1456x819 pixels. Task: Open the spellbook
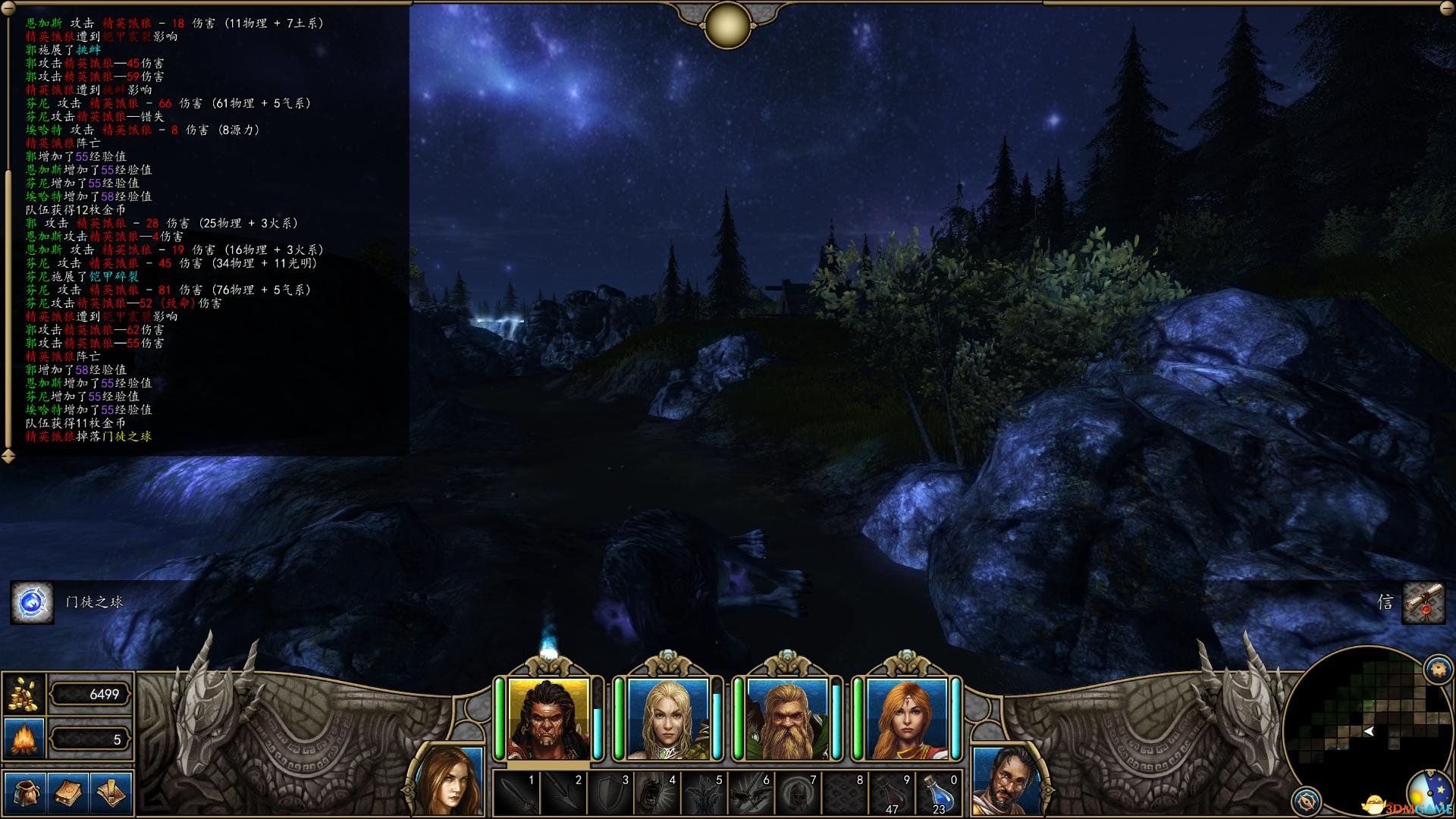pos(68,793)
